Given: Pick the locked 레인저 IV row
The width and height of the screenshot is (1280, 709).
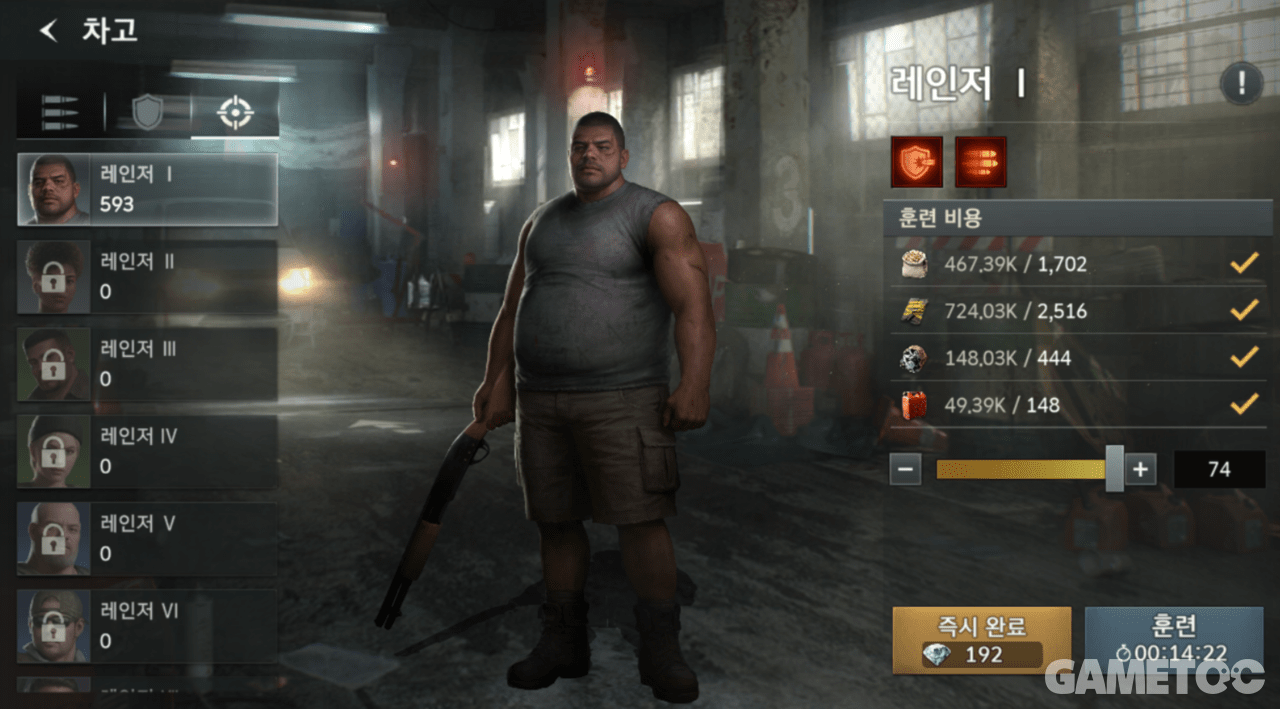Looking at the screenshot, I should coord(147,451).
